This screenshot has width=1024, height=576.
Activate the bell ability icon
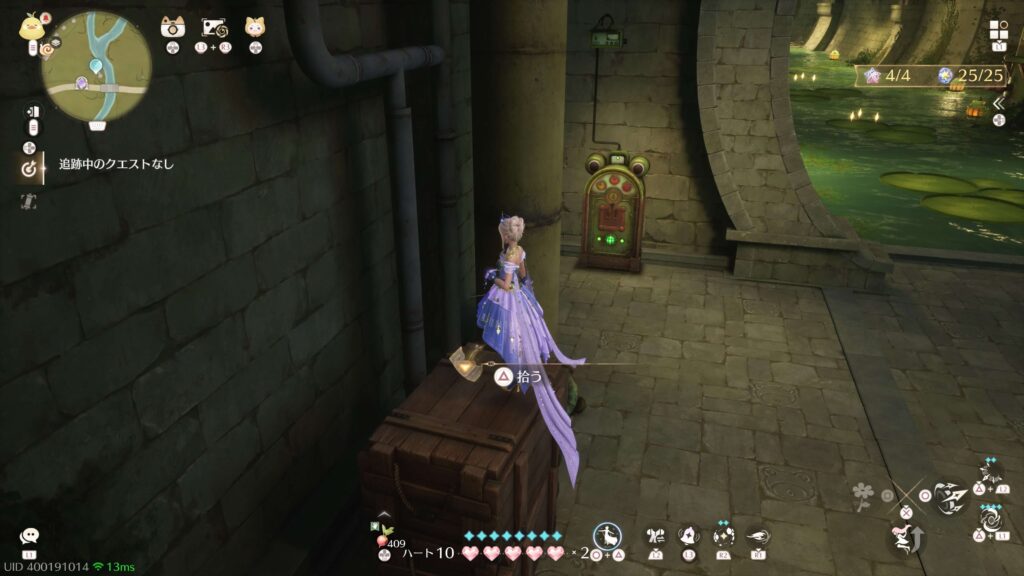[689, 536]
